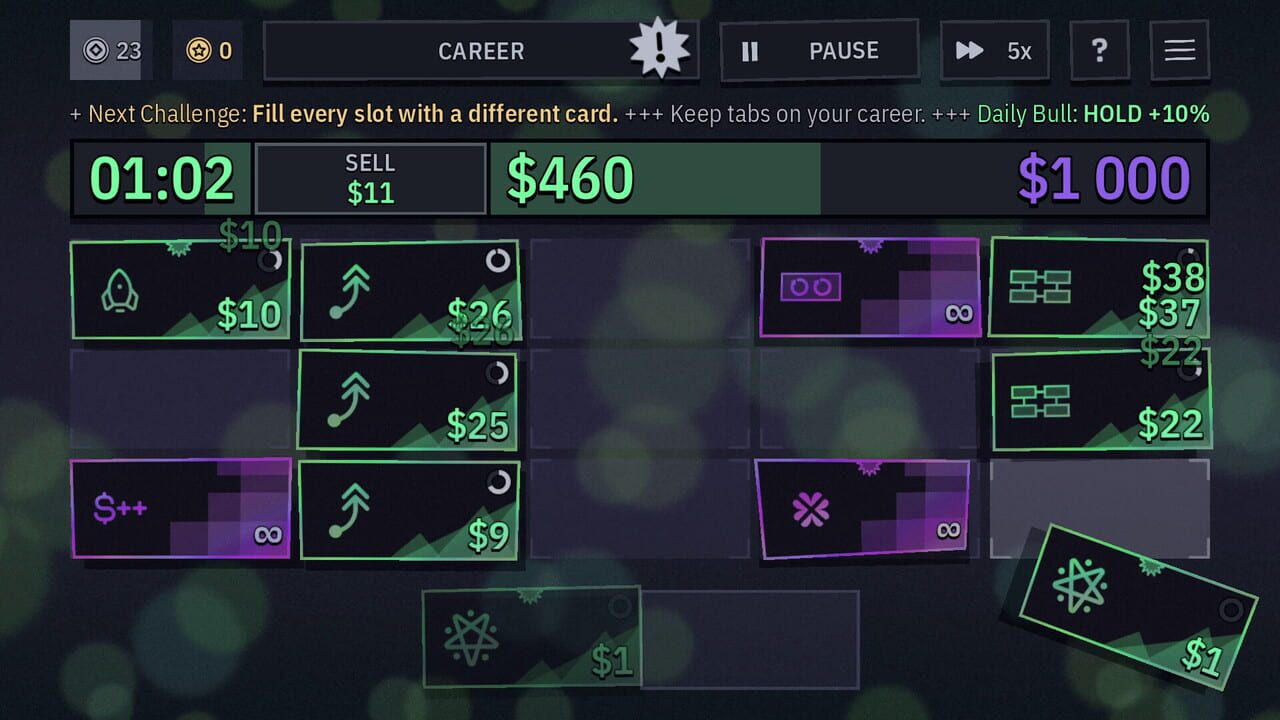Pause the game
This screenshot has height=720, width=1280.
click(x=819, y=50)
